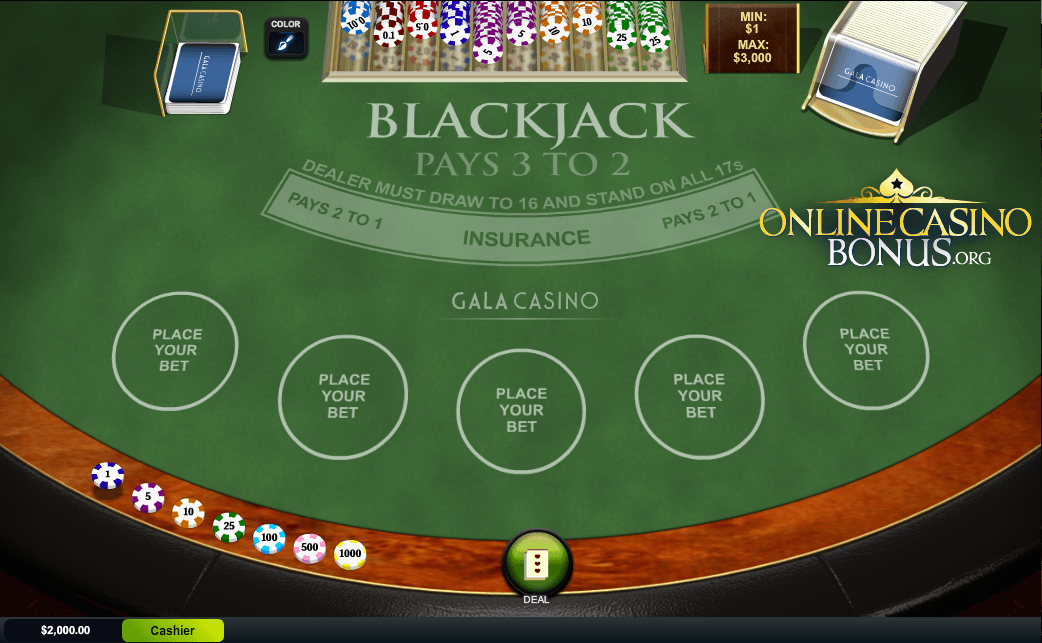The width and height of the screenshot is (1042, 643).
Task: Place a bet on the center circle
Action: click(521, 410)
